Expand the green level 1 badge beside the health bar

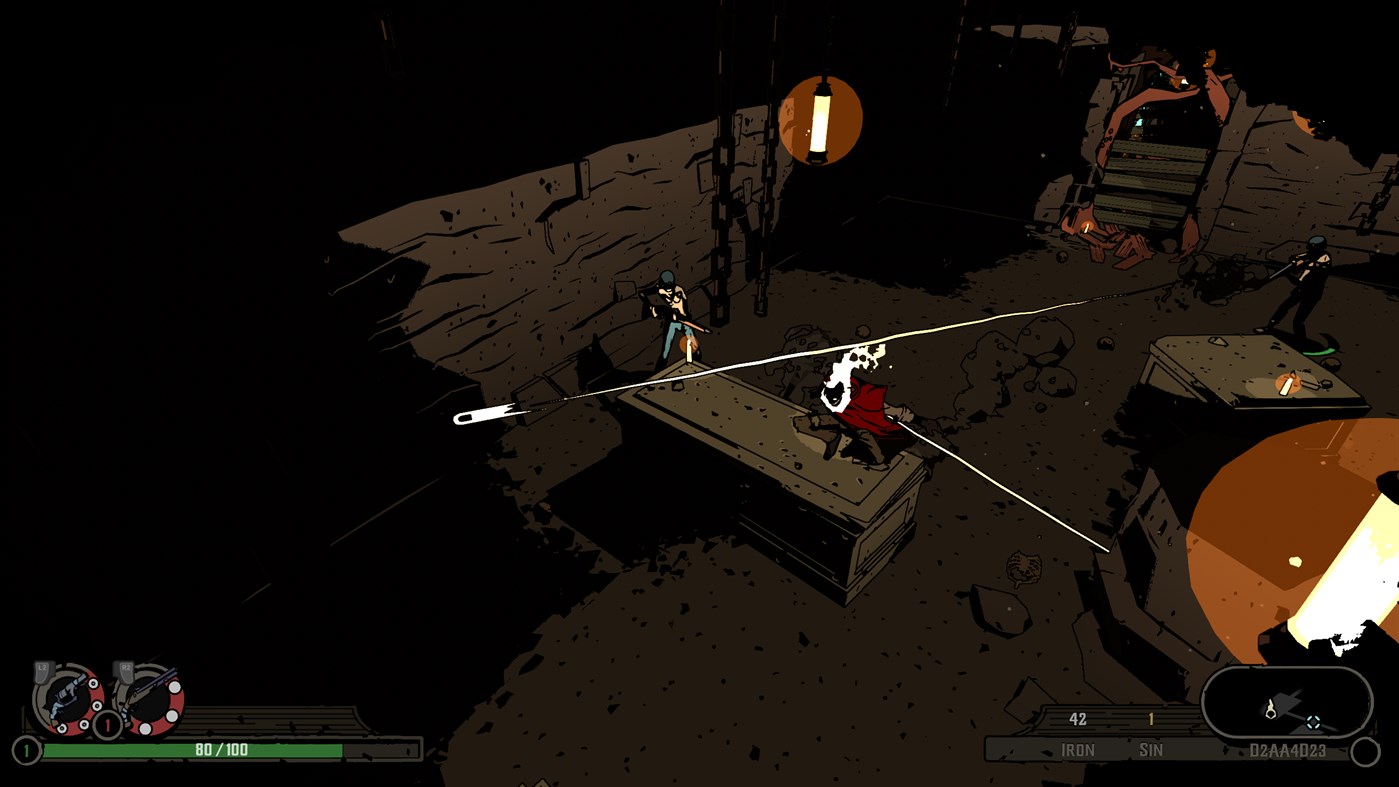[x=25, y=749]
